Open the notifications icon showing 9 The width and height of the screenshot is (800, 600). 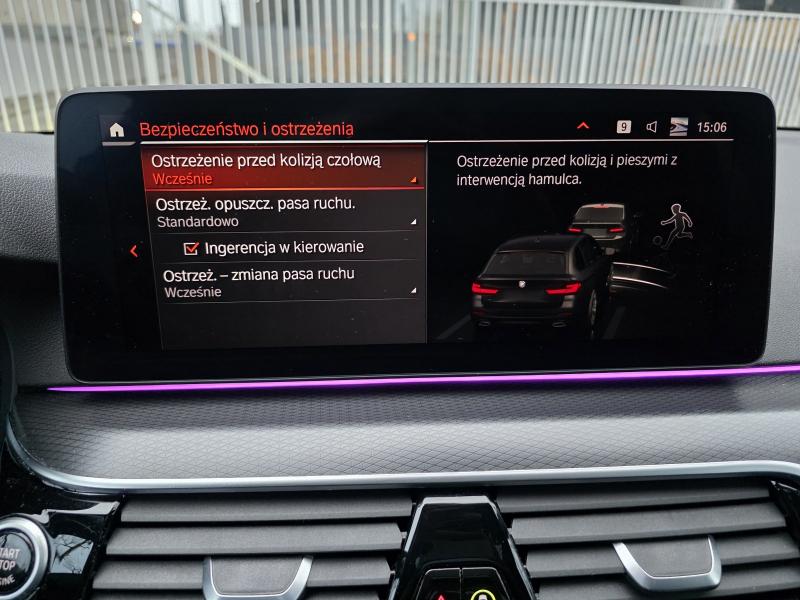pyautogui.click(x=624, y=127)
